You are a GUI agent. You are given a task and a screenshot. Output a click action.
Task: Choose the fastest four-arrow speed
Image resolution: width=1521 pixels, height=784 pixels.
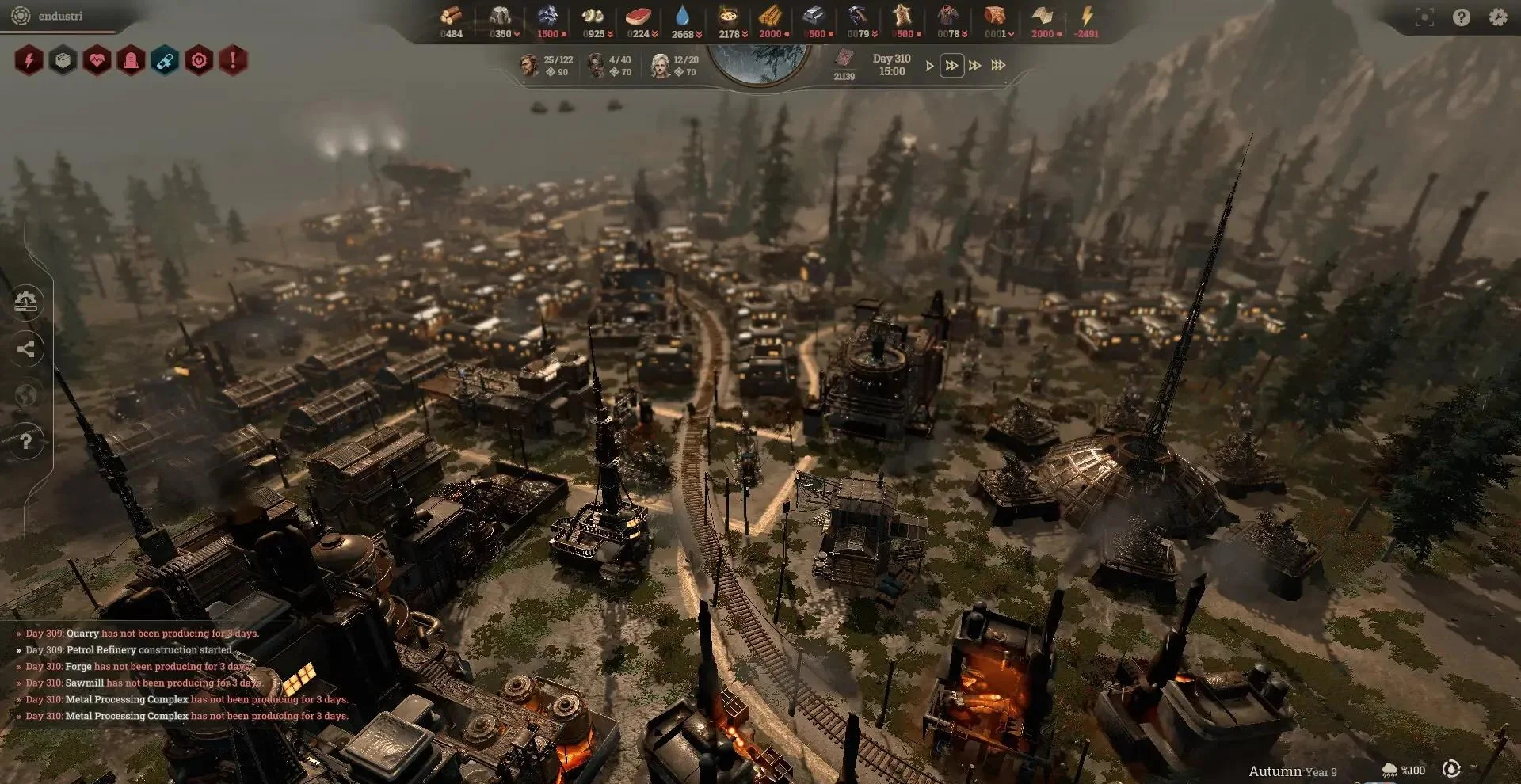pos(999,66)
